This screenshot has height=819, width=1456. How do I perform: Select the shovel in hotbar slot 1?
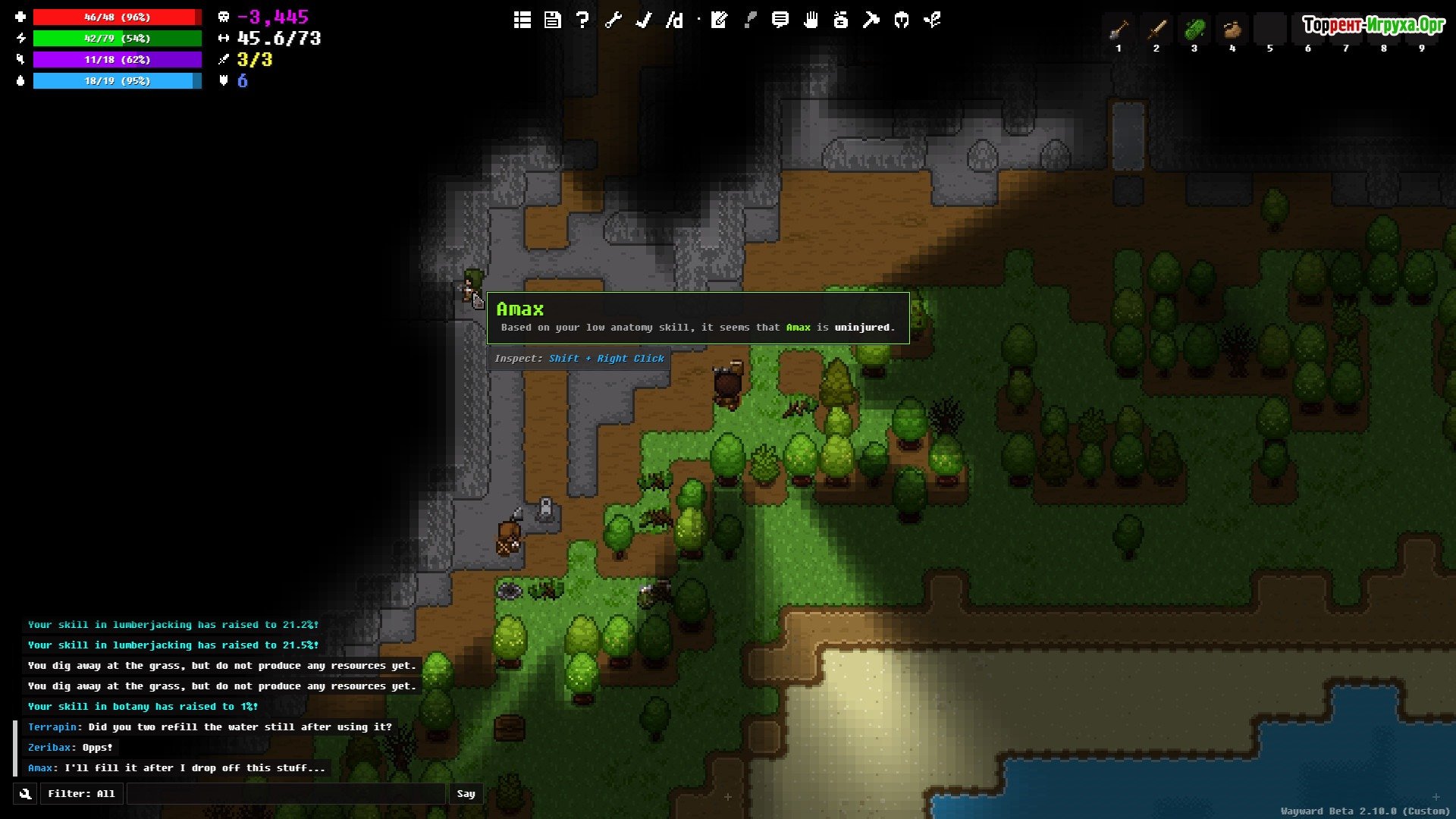[1119, 30]
